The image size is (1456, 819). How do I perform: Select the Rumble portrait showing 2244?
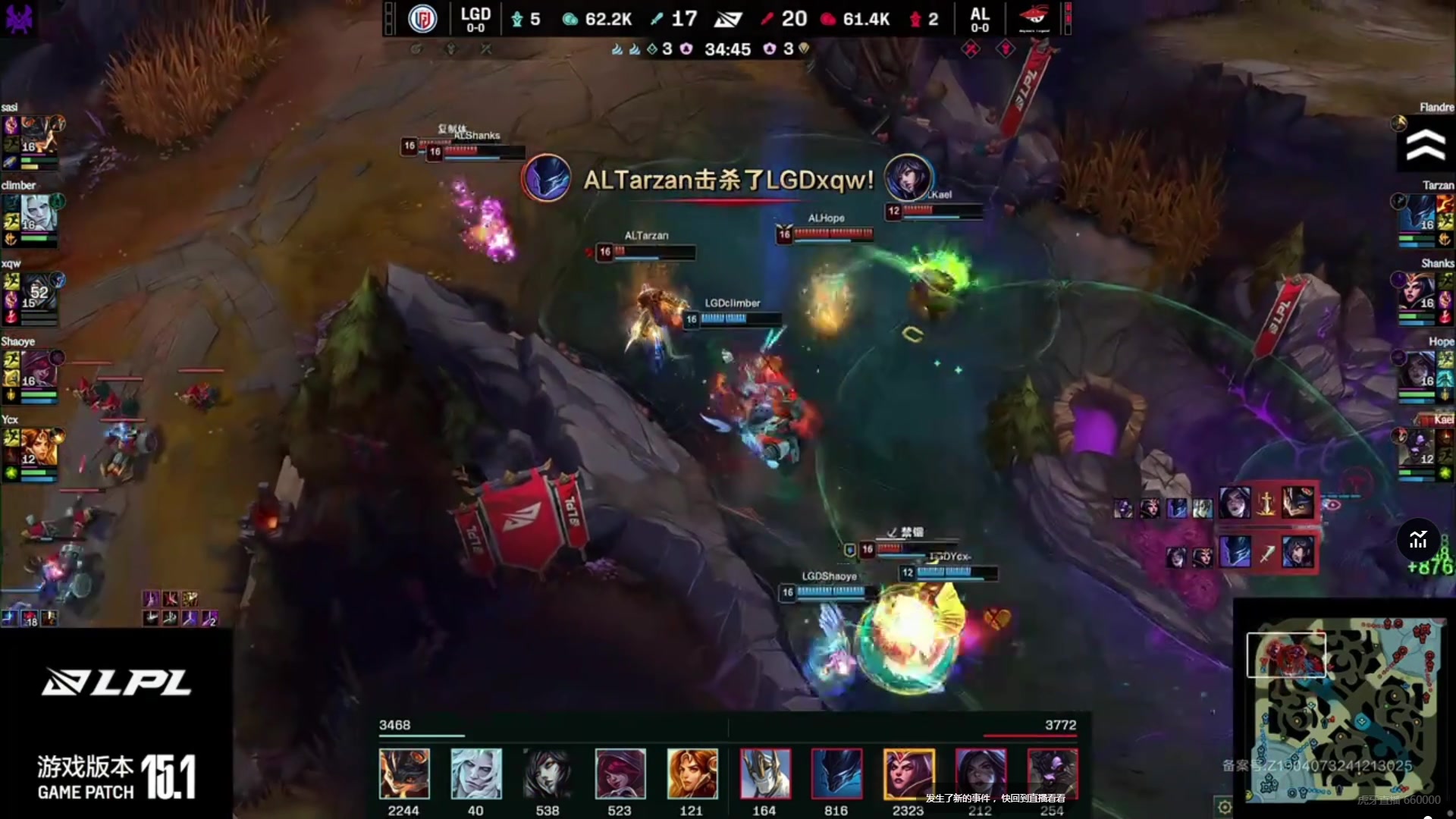click(x=403, y=774)
